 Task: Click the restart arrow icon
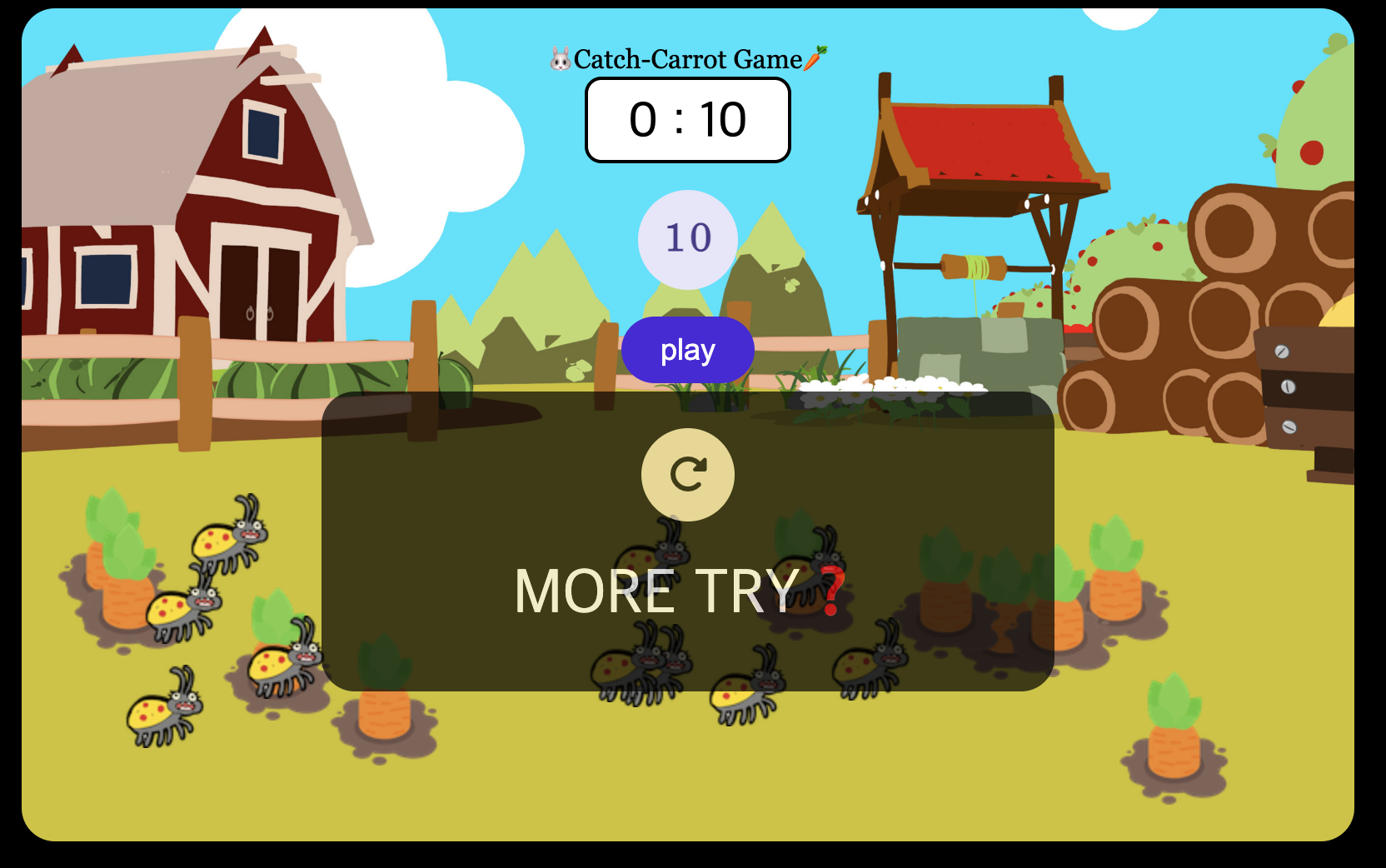[x=687, y=474]
